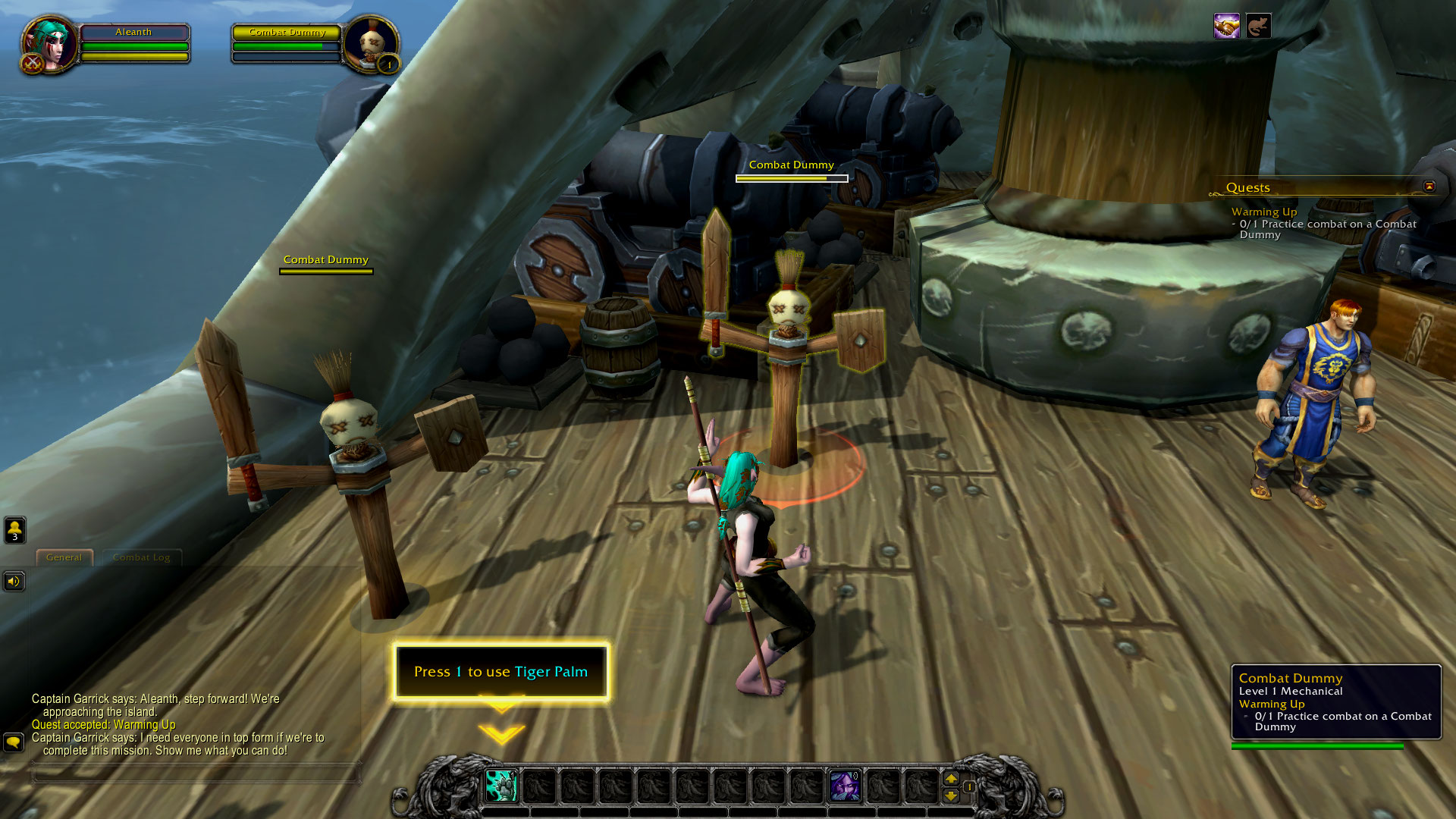Click the Press 1 to use Tiger Palm prompt
The width and height of the screenshot is (1456, 819).
click(500, 672)
